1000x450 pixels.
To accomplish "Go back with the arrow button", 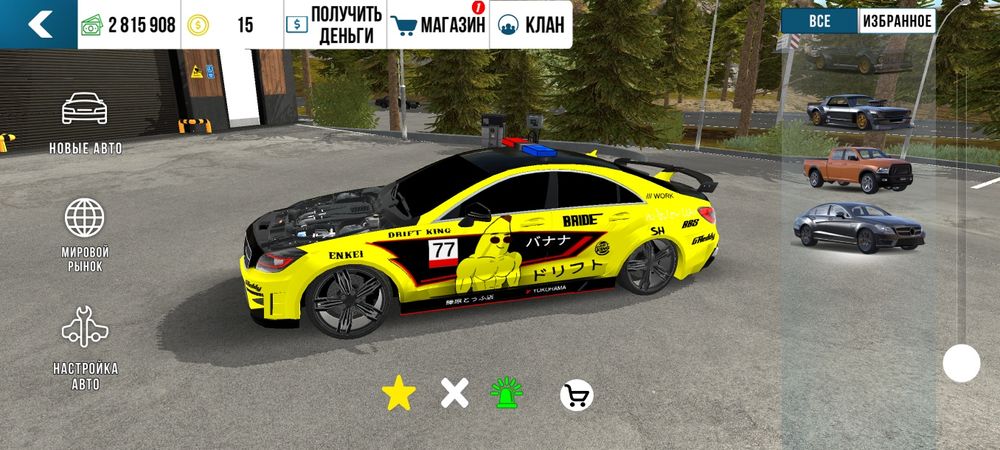I will coord(38,24).
